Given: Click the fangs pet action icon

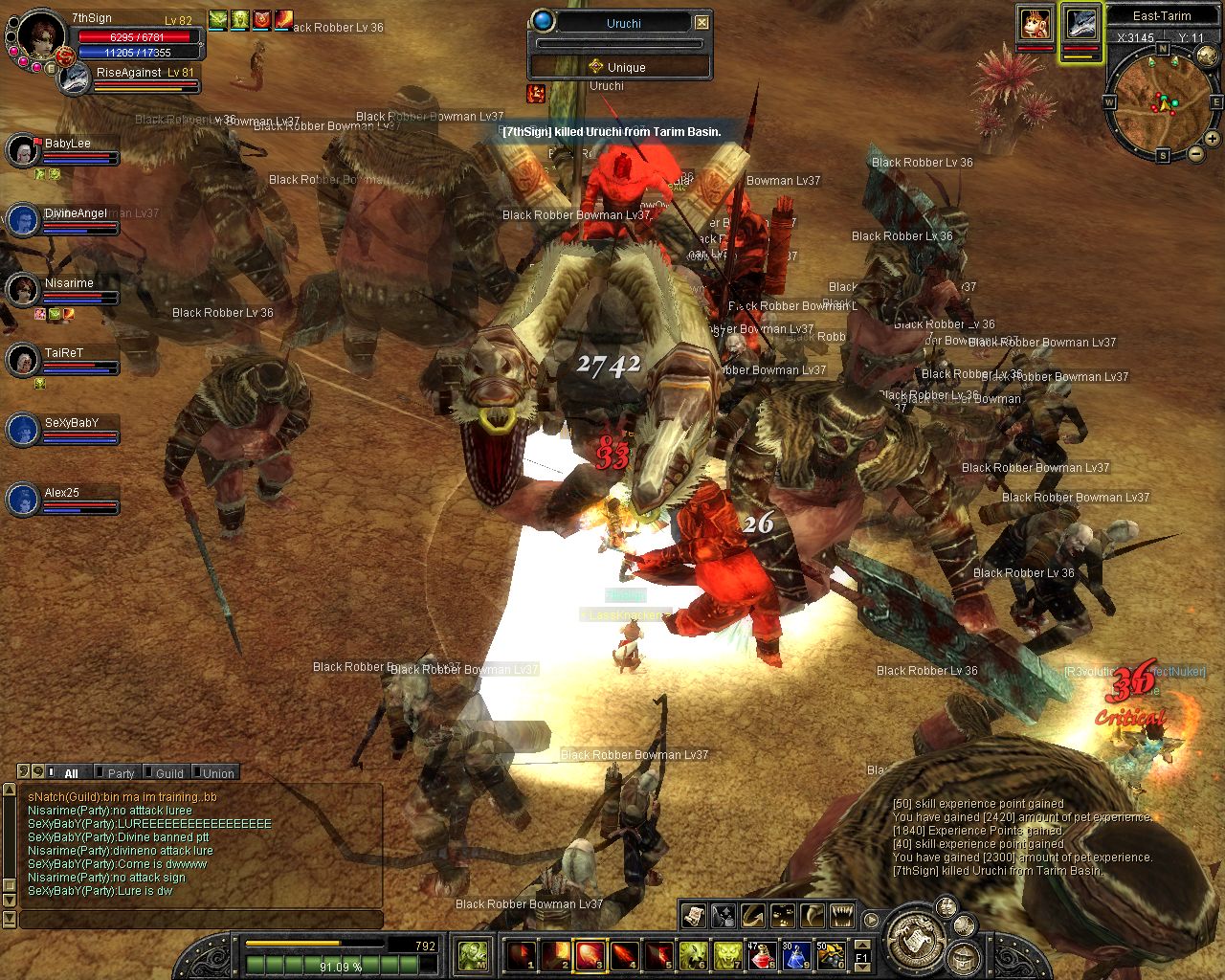Looking at the screenshot, I should [x=842, y=916].
